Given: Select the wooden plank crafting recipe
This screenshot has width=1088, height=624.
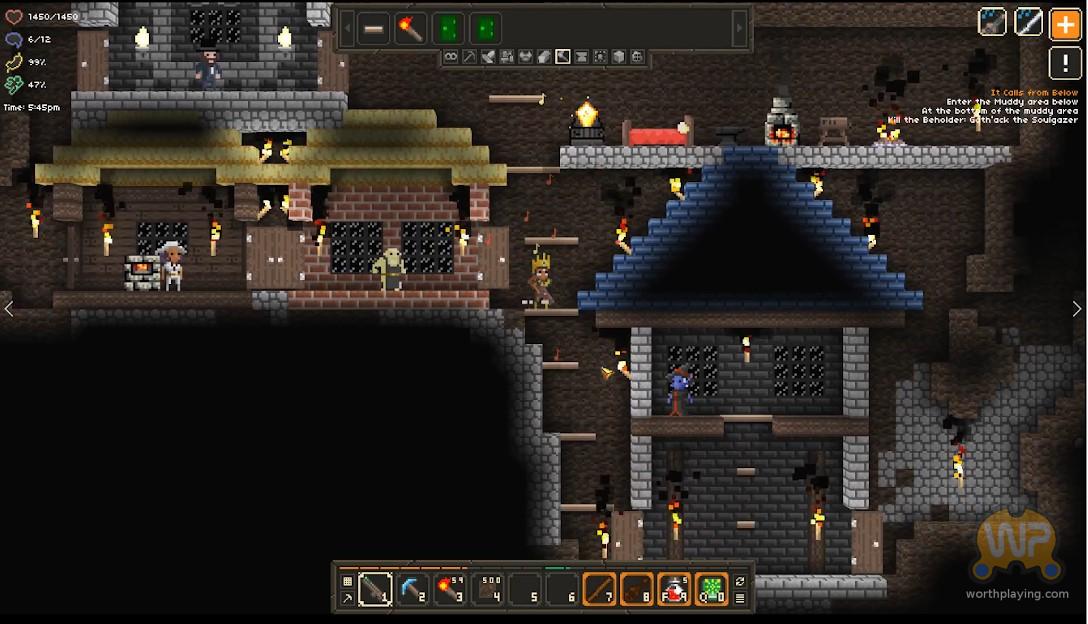Looking at the screenshot, I should [374, 28].
